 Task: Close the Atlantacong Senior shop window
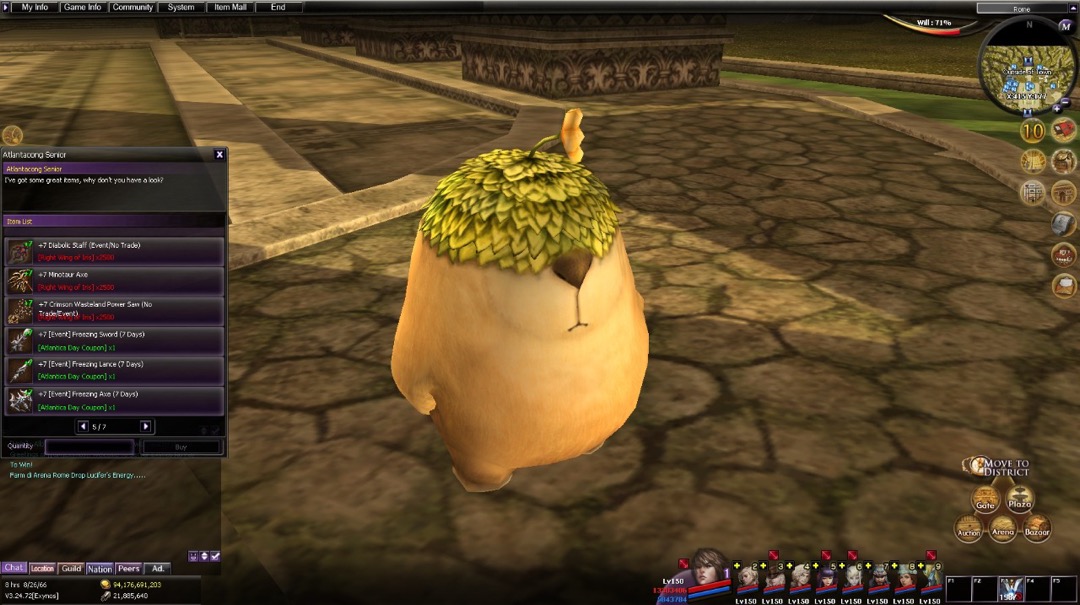220,155
